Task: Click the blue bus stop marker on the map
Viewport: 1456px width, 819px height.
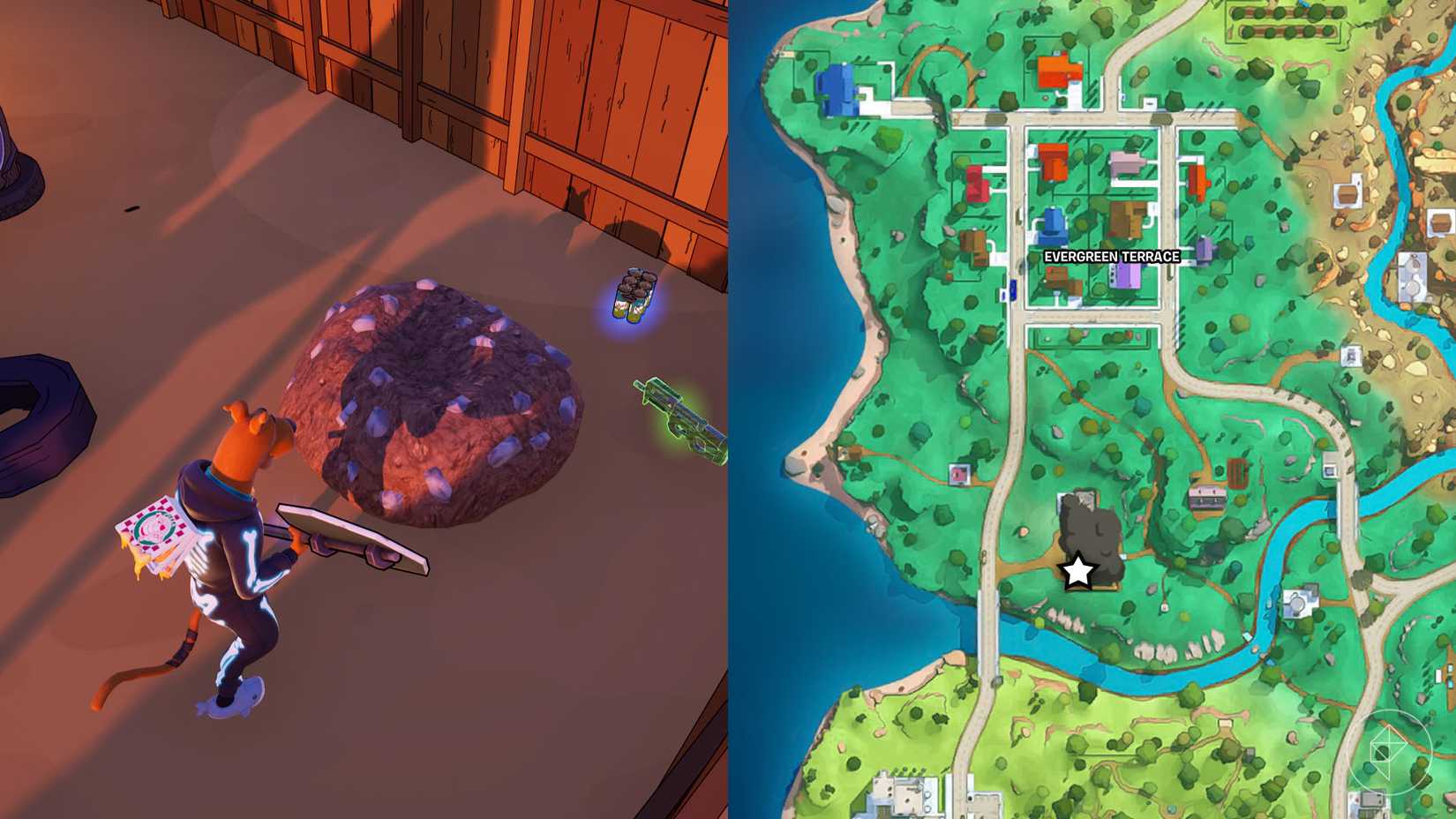Action: (1011, 289)
